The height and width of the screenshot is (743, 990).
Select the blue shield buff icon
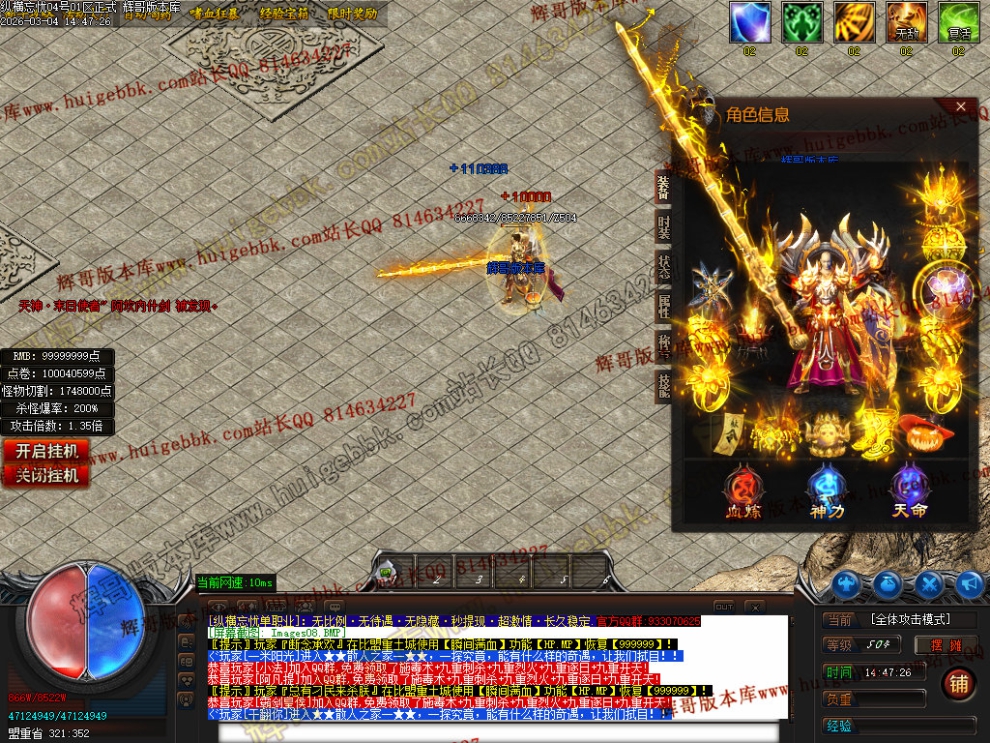click(749, 22)
